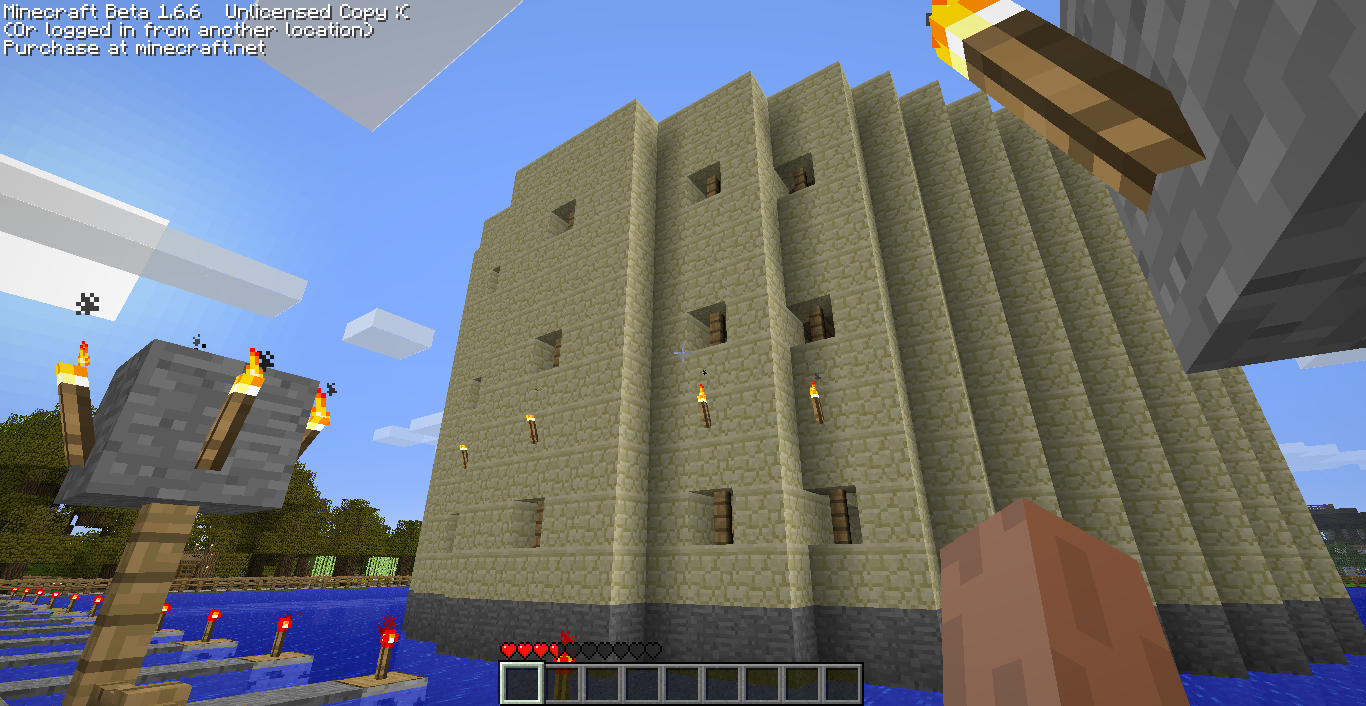Select the highlighted hotbar slot
The height and width of the screenshot is (706, 1366).
point(521,684)
